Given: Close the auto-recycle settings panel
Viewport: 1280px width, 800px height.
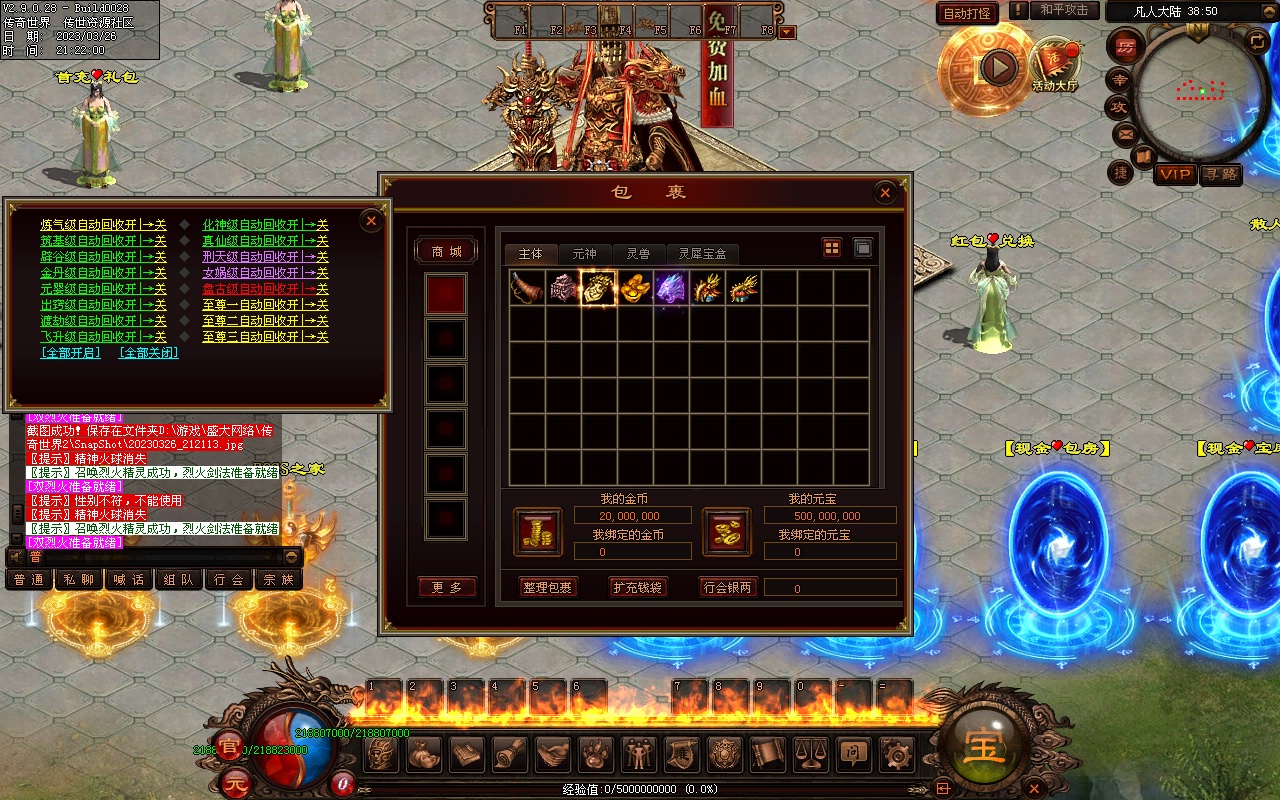Looking at the screenshot, I should [371, 220].
